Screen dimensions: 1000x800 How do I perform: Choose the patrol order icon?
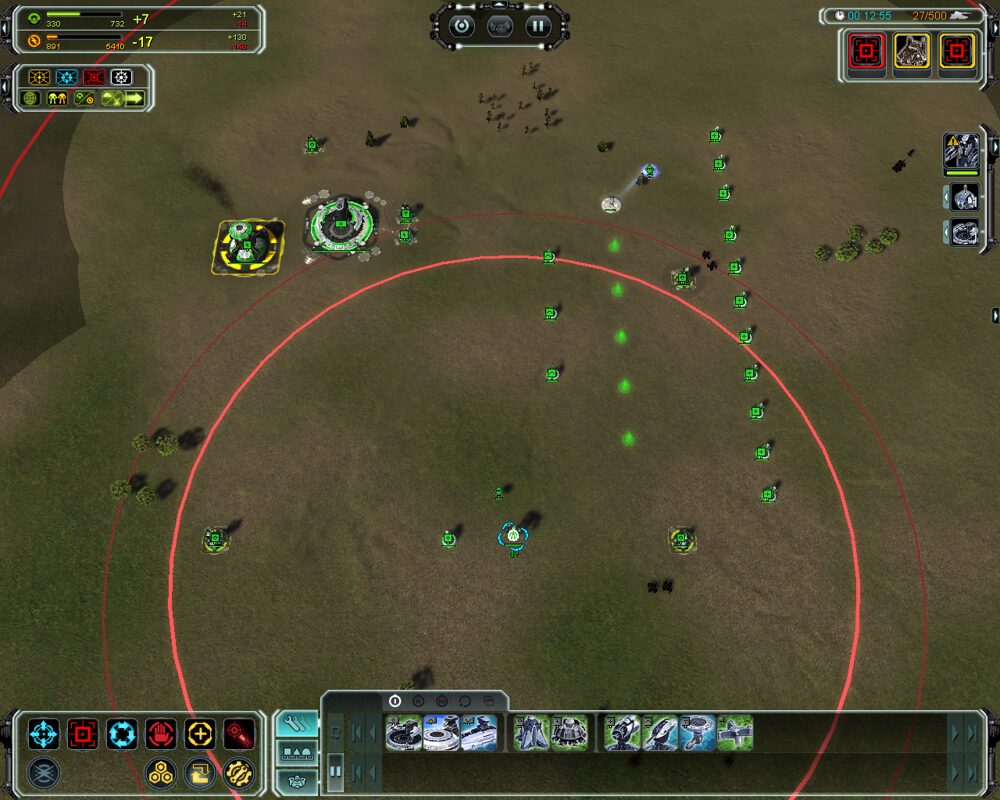coord(122,735)
